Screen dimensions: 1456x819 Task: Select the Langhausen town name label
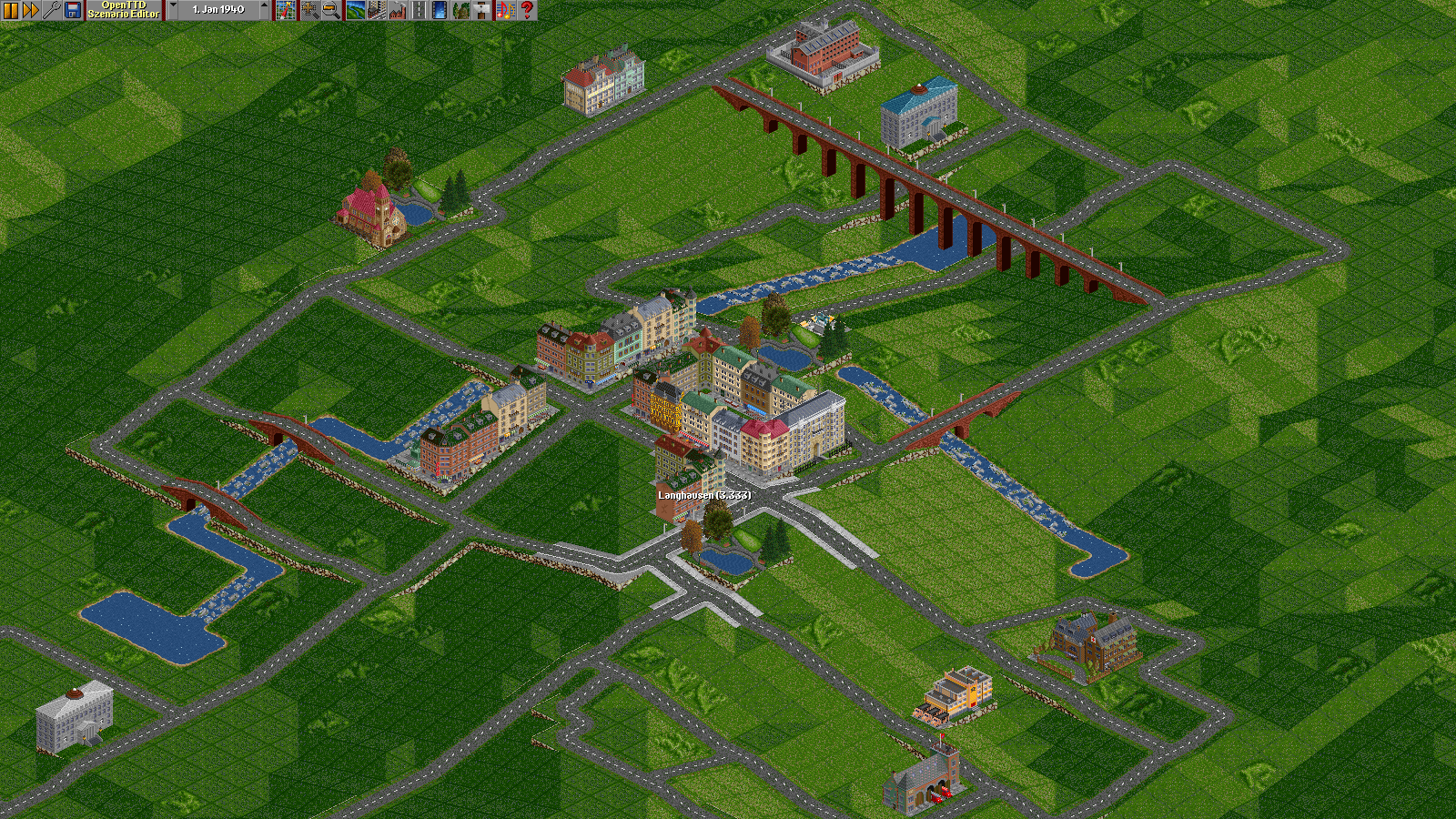coord(704,495)
